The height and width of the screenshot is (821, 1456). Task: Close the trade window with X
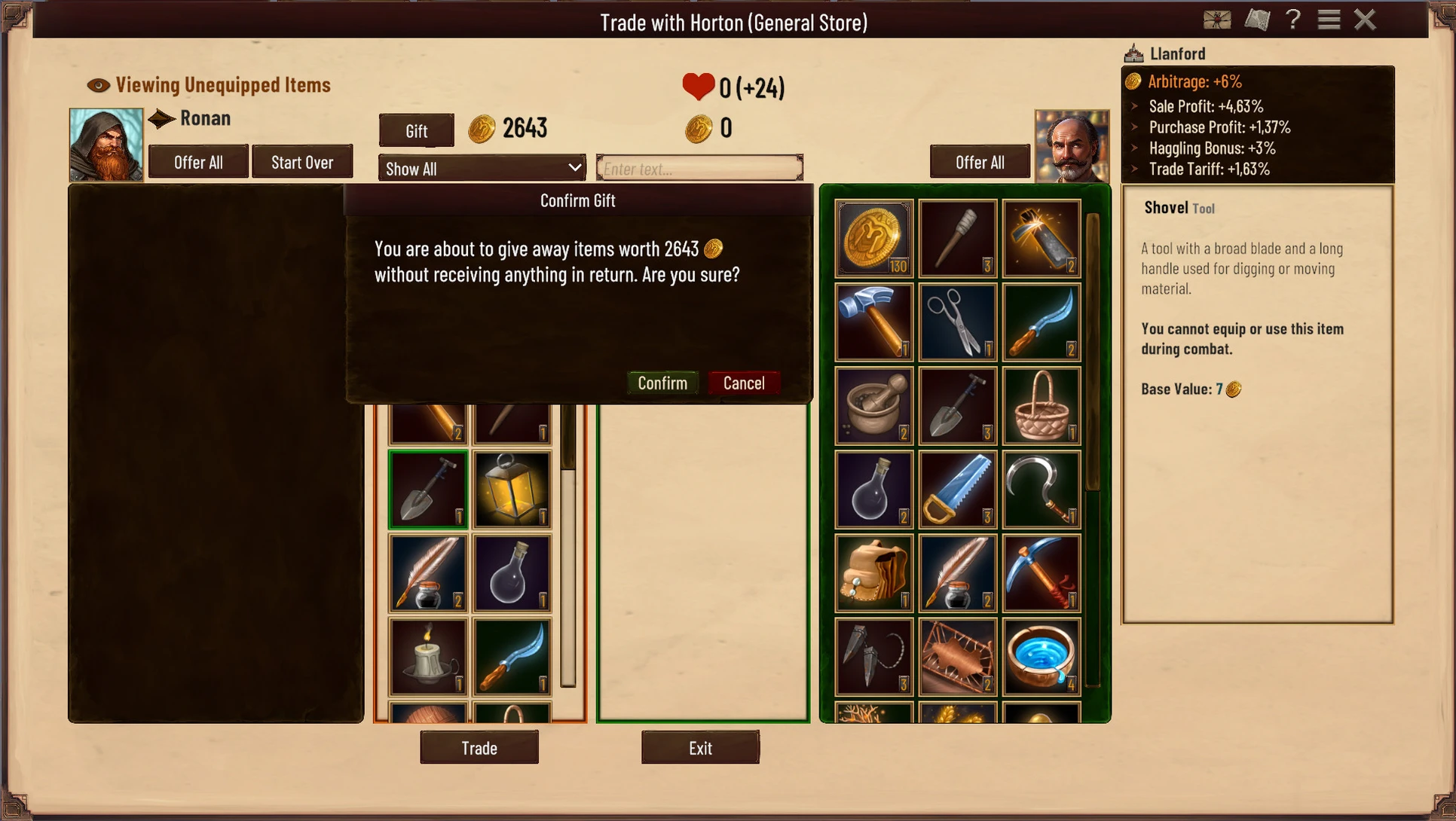point(1365,20)
